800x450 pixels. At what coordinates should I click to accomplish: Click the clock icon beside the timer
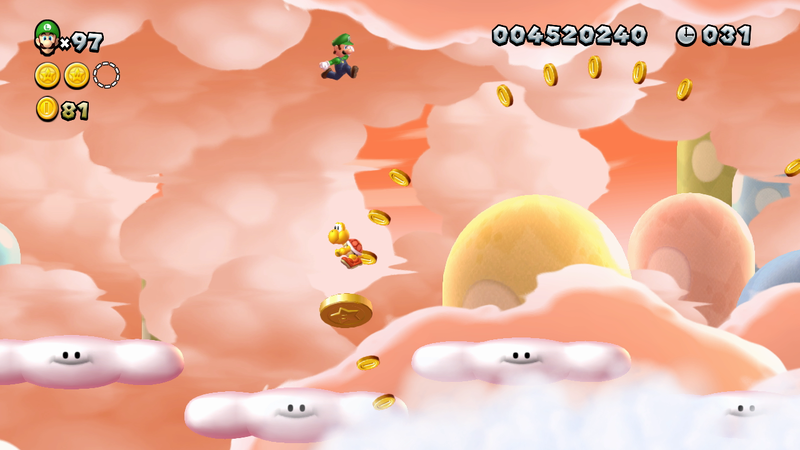(x=686, y=35)
